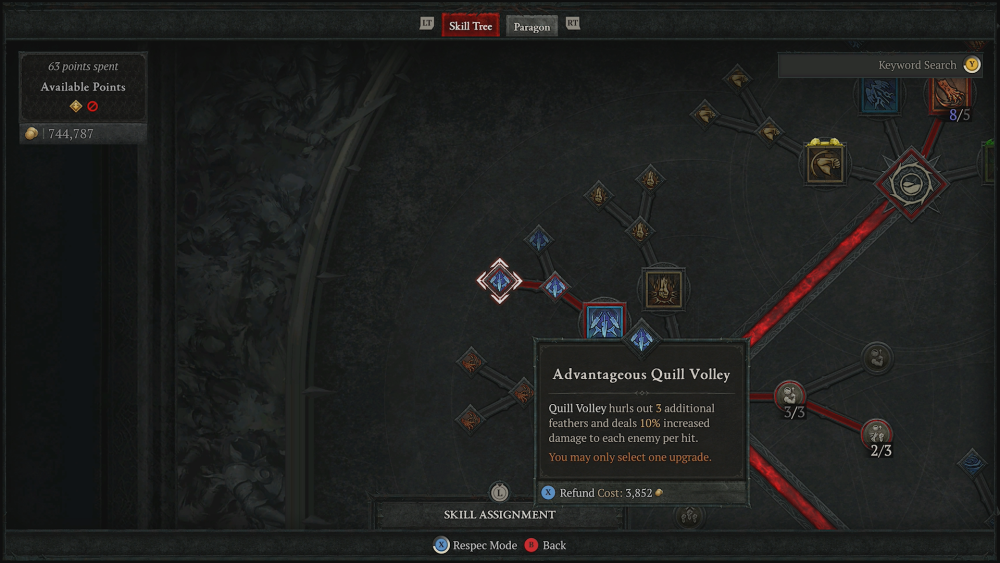Screen dimensions: 1000x563
Task: Select the unallocated grey passive node above 3/3
Action: (877, 355)
